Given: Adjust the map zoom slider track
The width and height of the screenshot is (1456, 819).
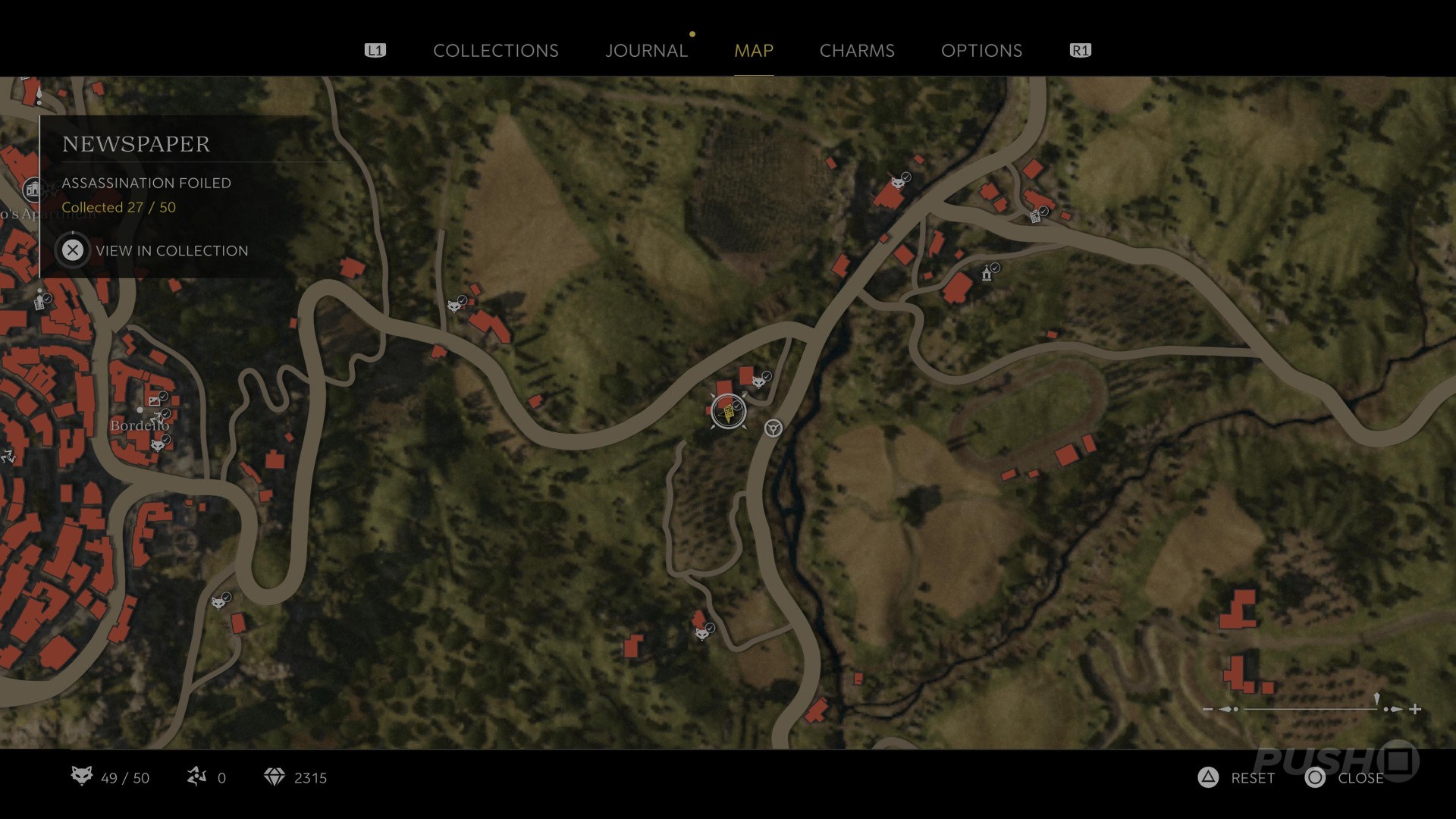Looking at the screenshot, I should click(1310, 709).
